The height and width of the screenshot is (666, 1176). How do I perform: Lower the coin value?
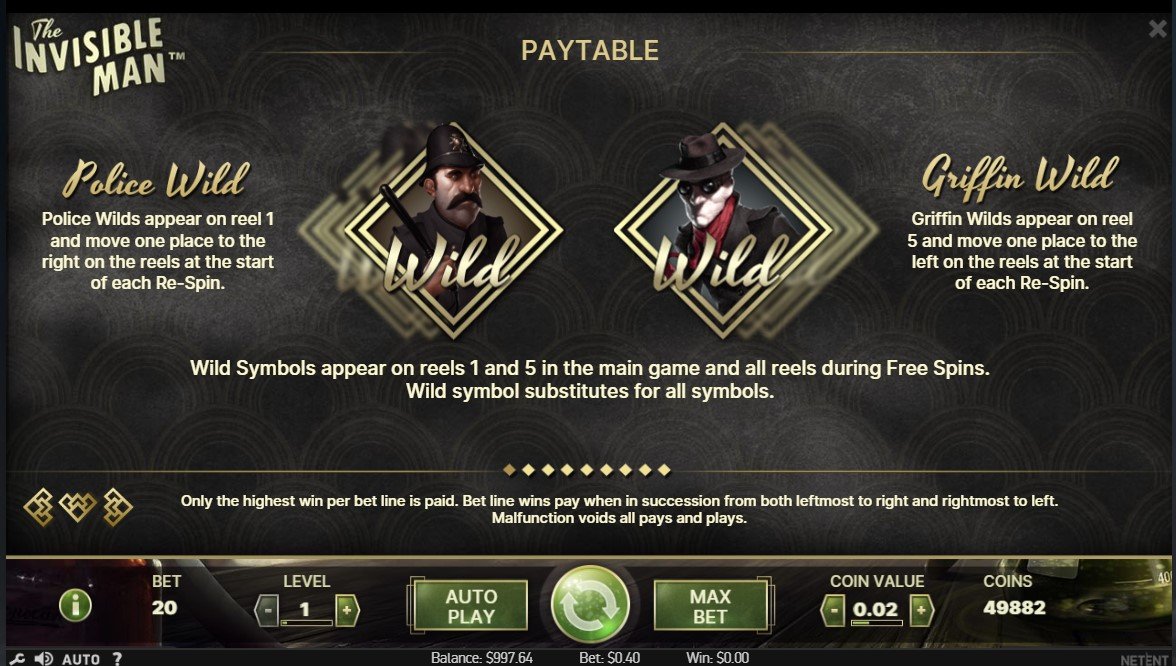pyautogui.click(x=833, y=609)
